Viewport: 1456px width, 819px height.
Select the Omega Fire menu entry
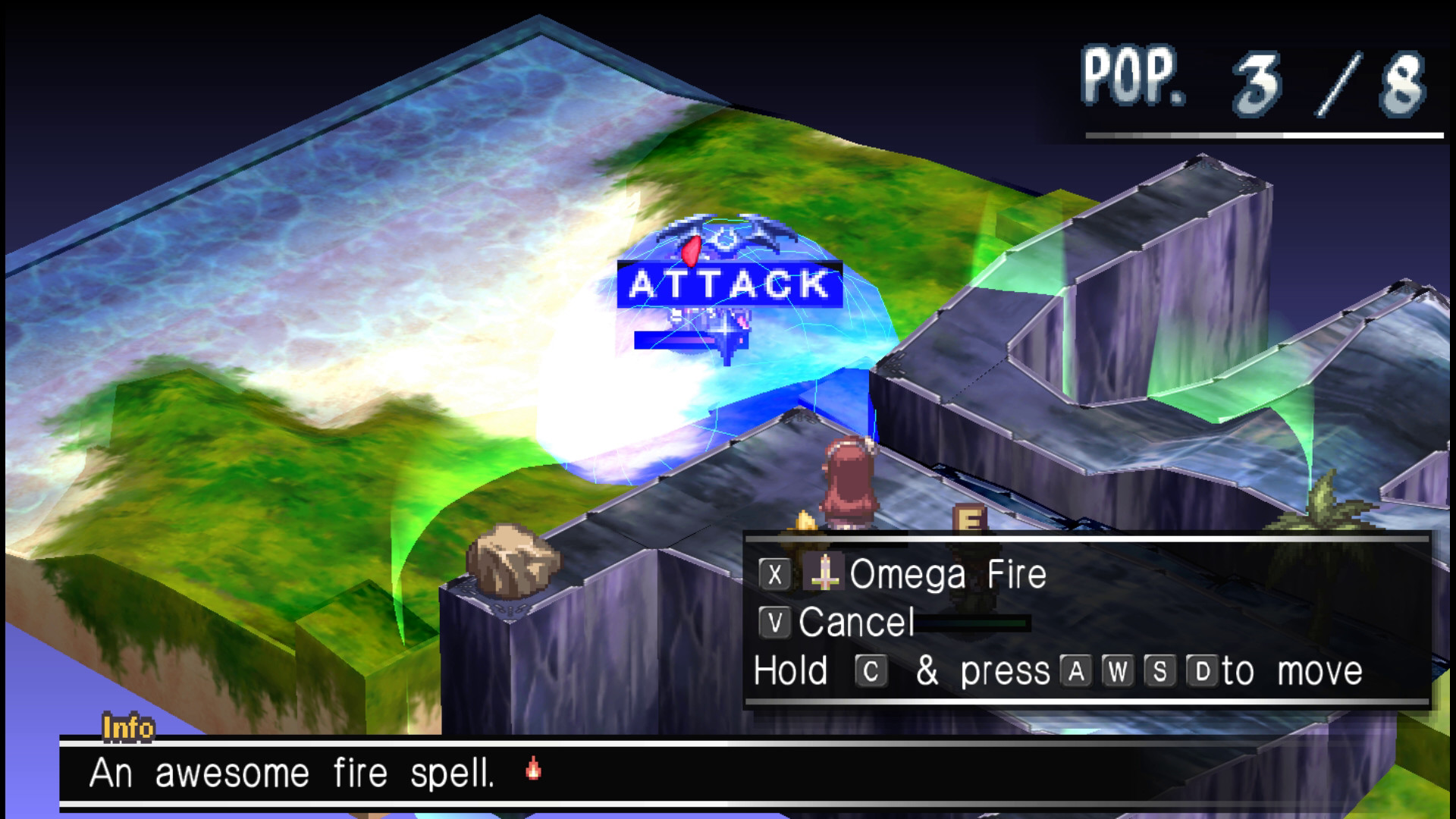[x=948, y=575]
